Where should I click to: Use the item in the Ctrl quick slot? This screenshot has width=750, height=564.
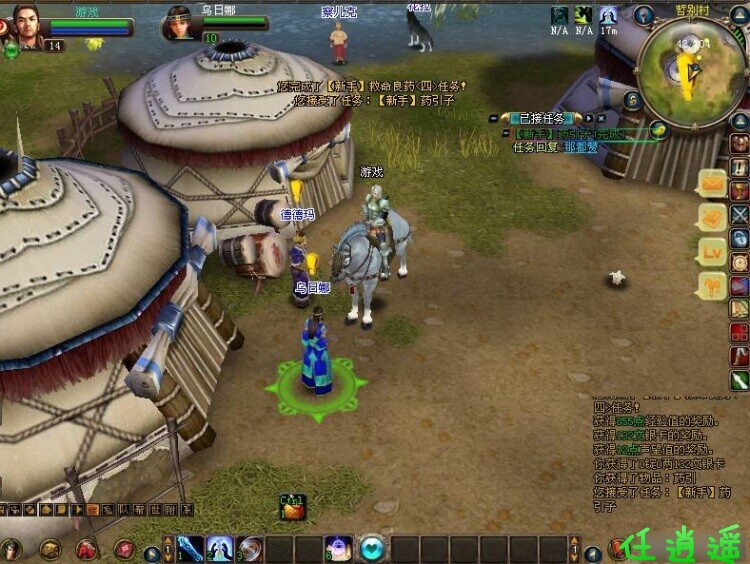[x=293, y=510]
